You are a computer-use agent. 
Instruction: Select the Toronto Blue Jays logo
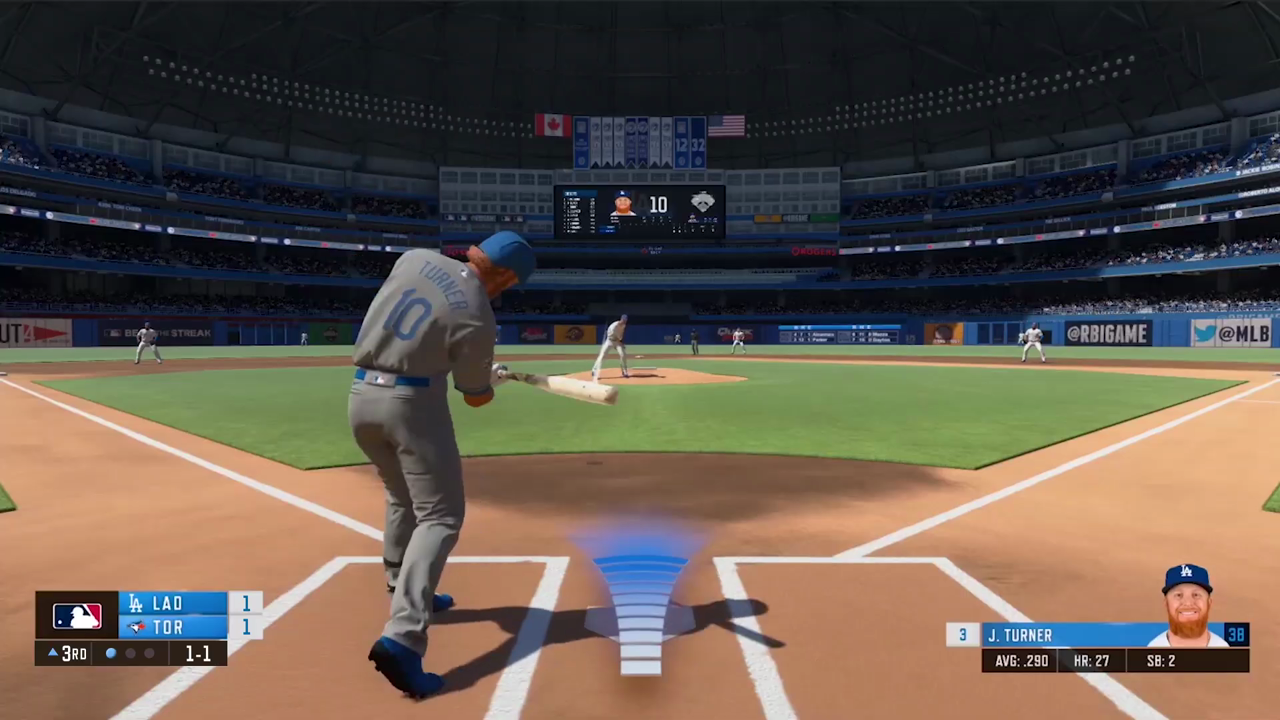point(135,627)
